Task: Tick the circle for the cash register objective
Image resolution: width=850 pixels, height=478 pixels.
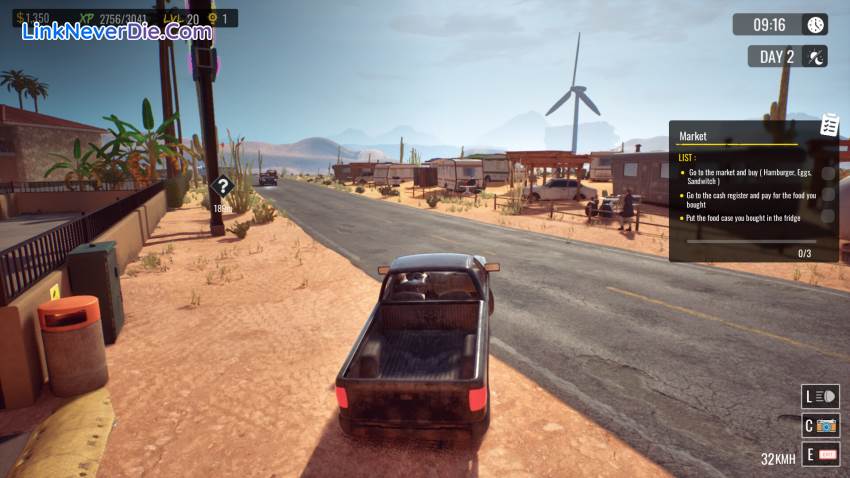Action: point(827,195)
